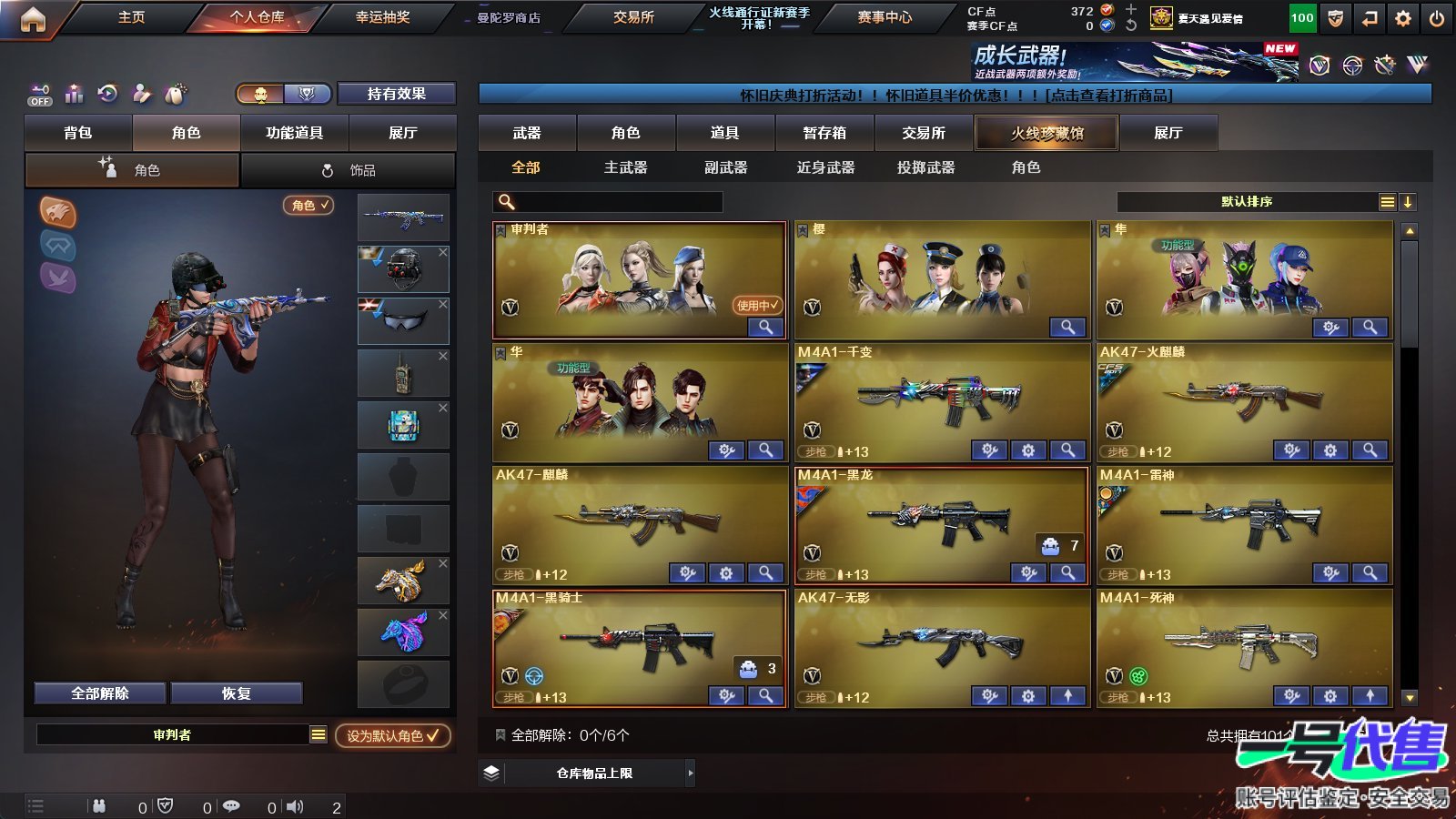1456x819 pixels.
Task: Click the friends icon in bottom status bar
Action: click(98, 804)
